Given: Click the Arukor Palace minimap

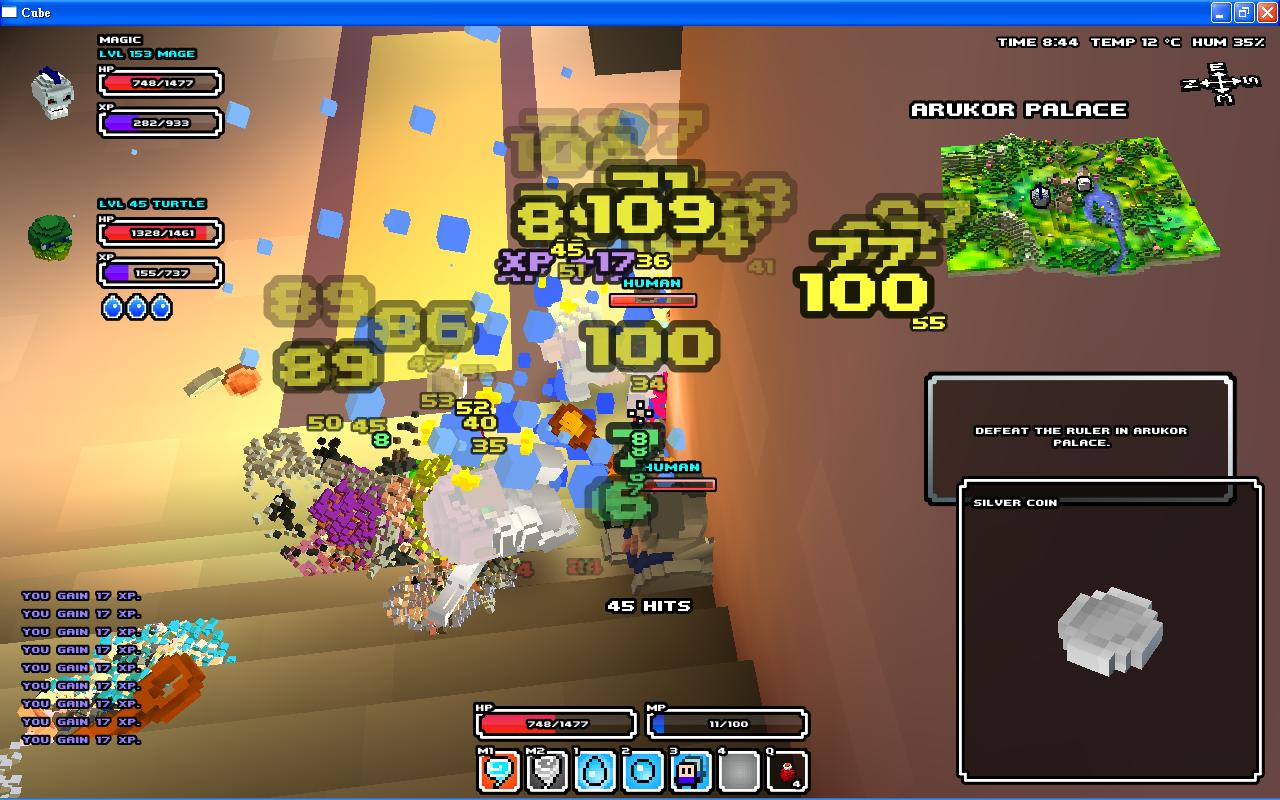Looking at the screenshot, I should 1078,205.
